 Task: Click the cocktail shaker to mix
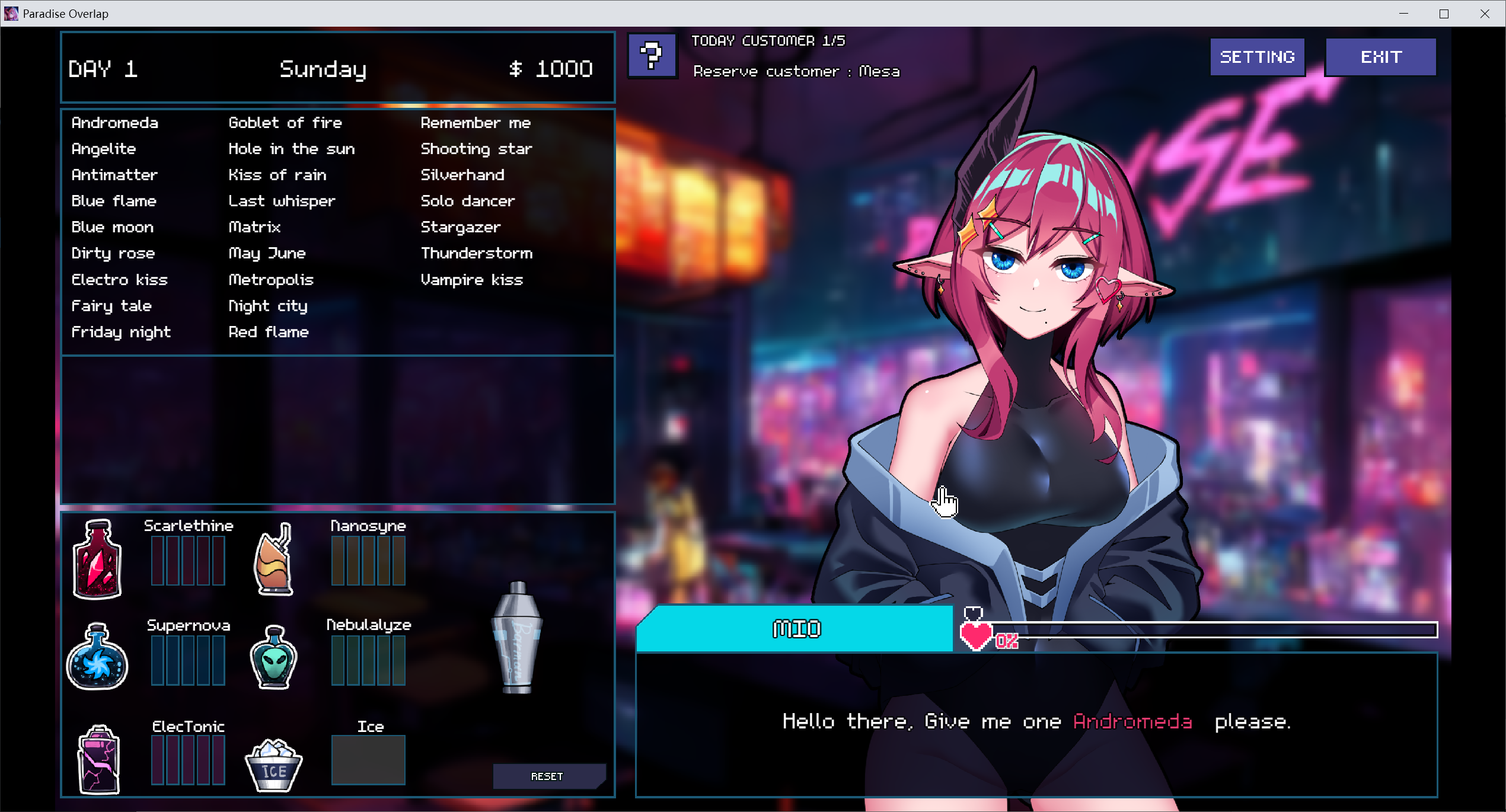[x=517, y=637]
